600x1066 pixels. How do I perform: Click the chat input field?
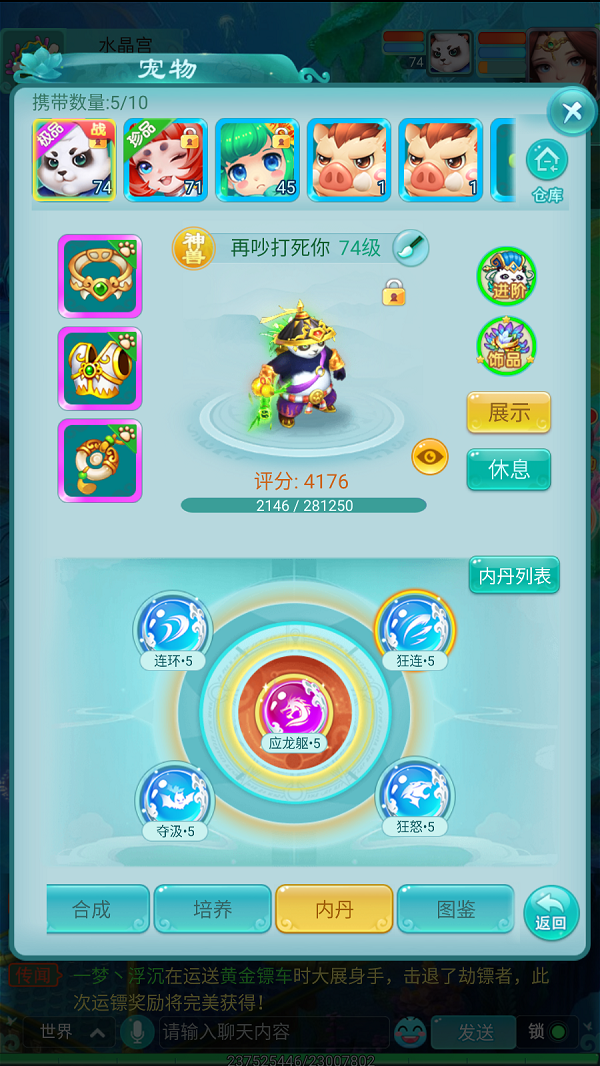272,1031
